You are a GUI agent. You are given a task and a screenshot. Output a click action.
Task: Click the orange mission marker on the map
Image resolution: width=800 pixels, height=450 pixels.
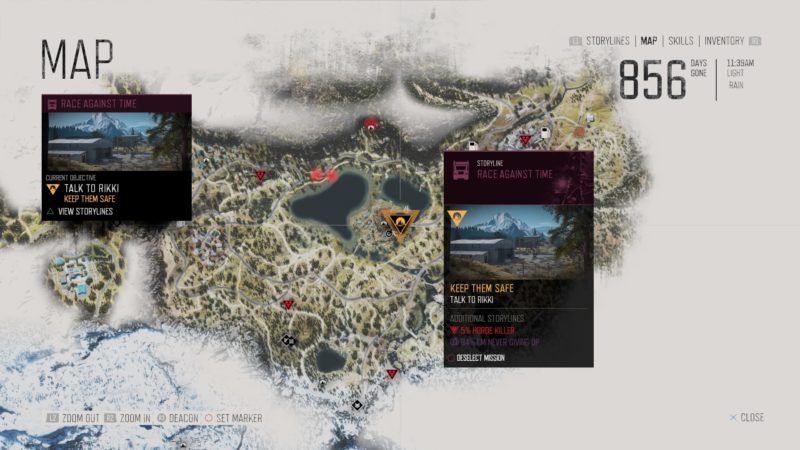click(399, 224)
